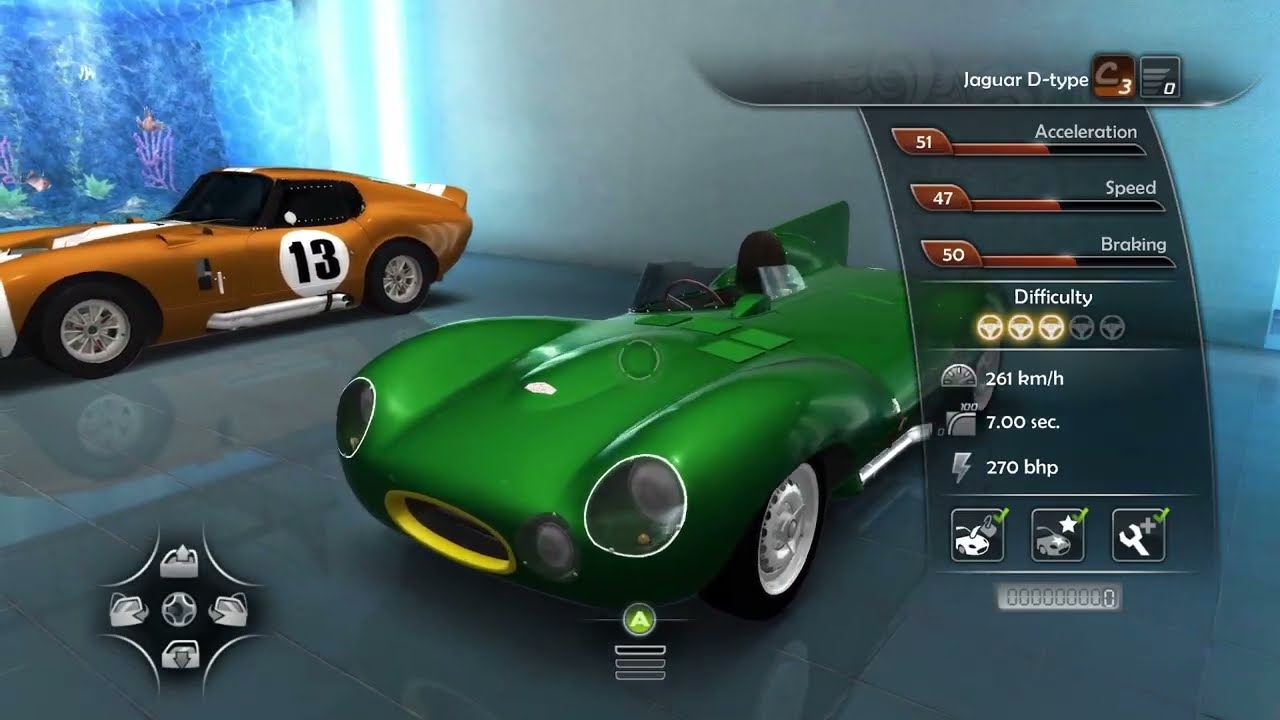
Task: Select the car sticker star icon
Action: coord(1057,535)
